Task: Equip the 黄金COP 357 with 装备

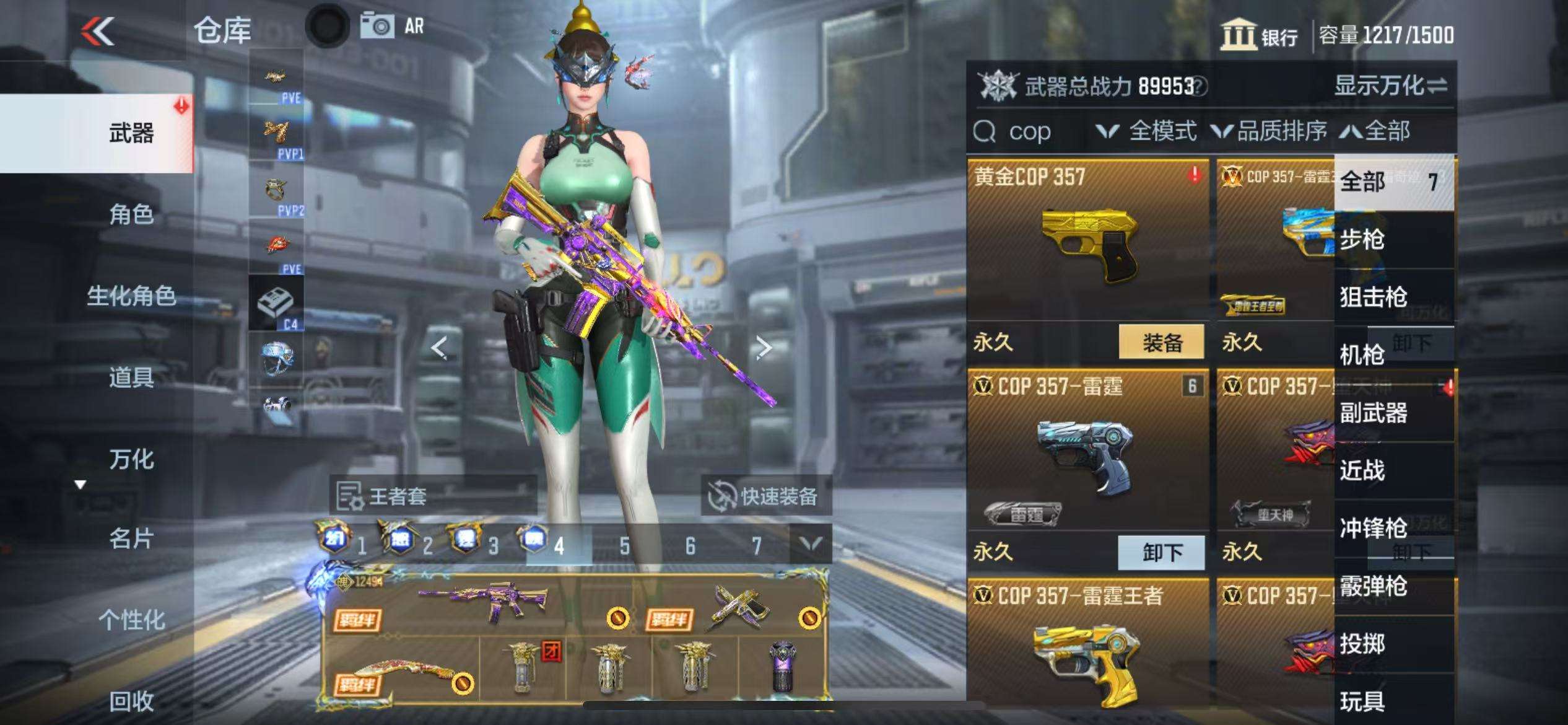Action: click(1162, 342)
